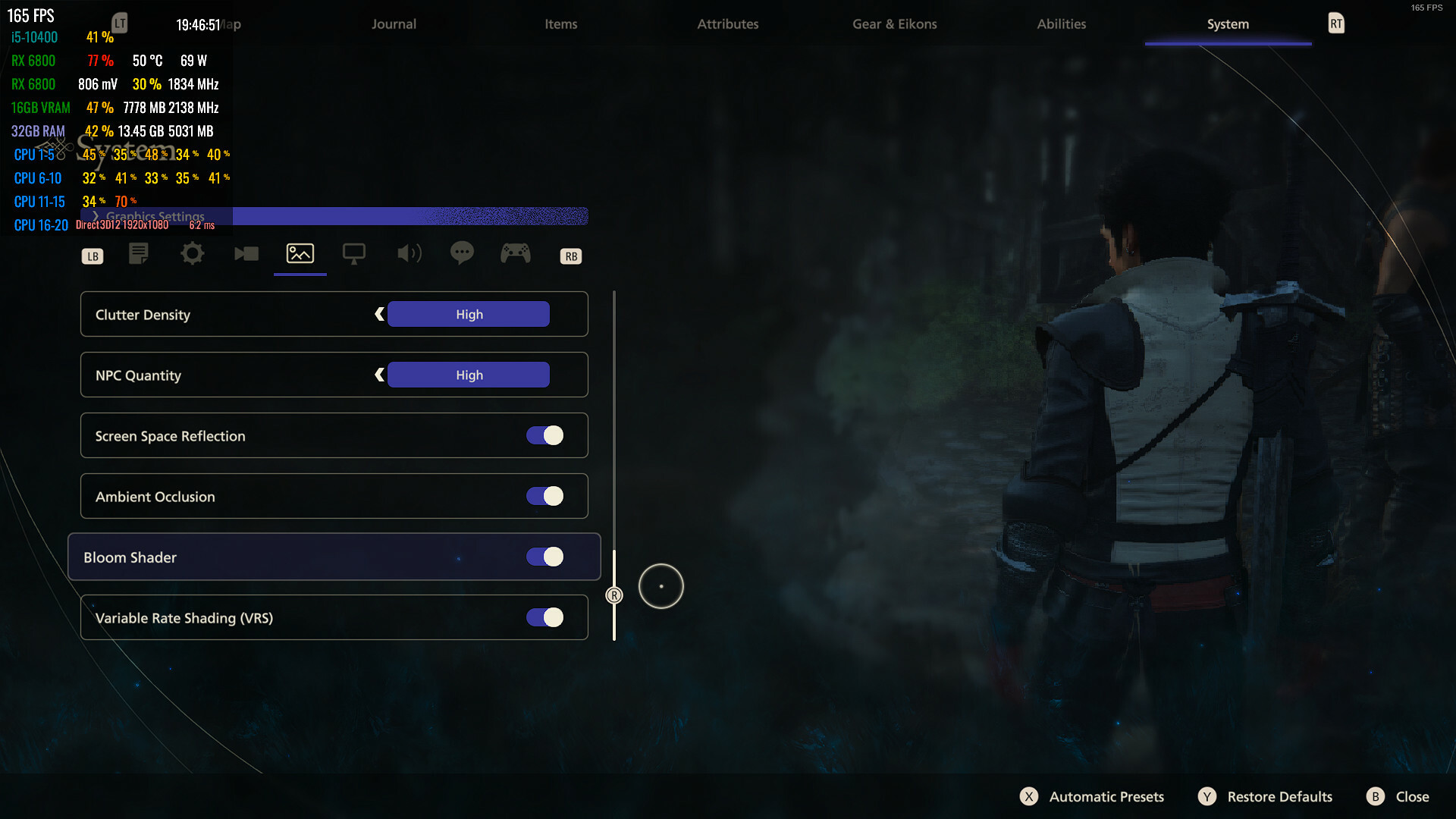The height and width of the screenshot is (819, 1456).
Task: Disable the Ambient Occlusion toggle
Action: (545, 496)
